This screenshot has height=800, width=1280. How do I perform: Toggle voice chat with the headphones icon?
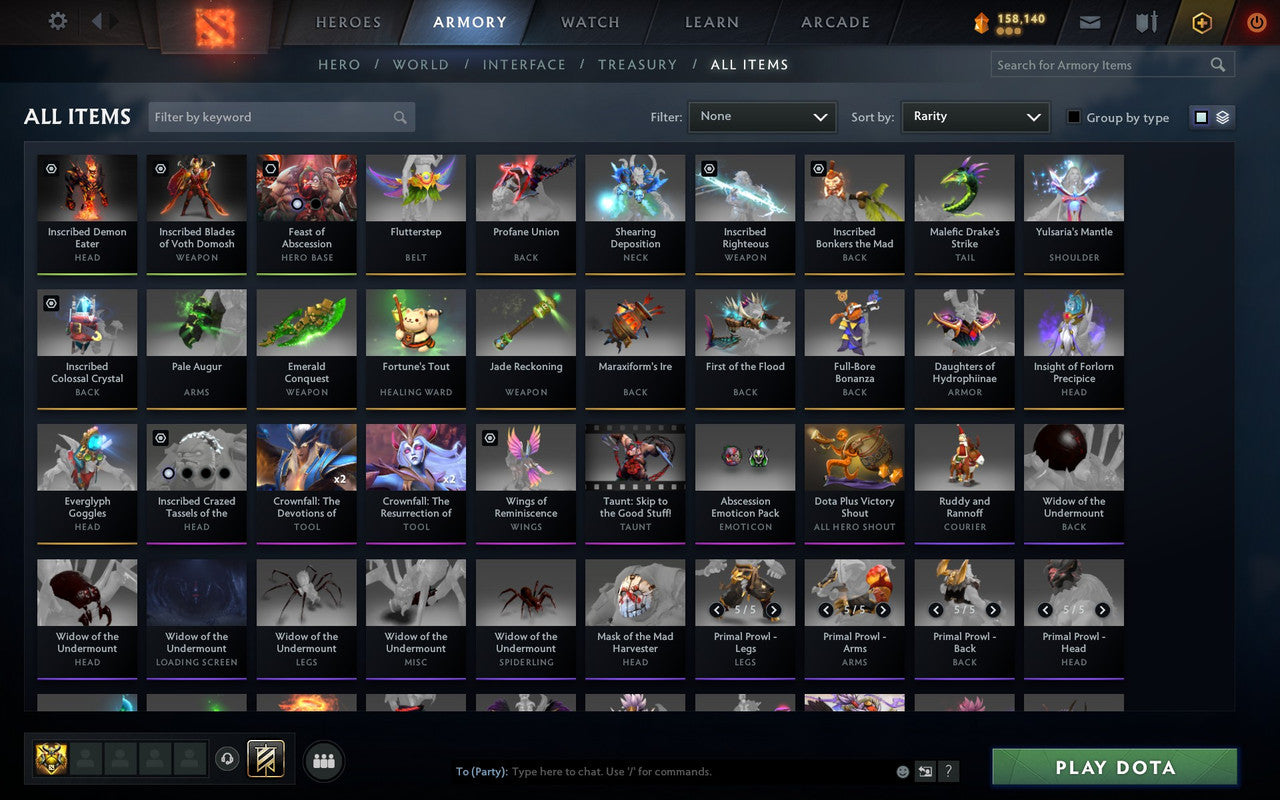pyautogui.click(x=228, y=760)
